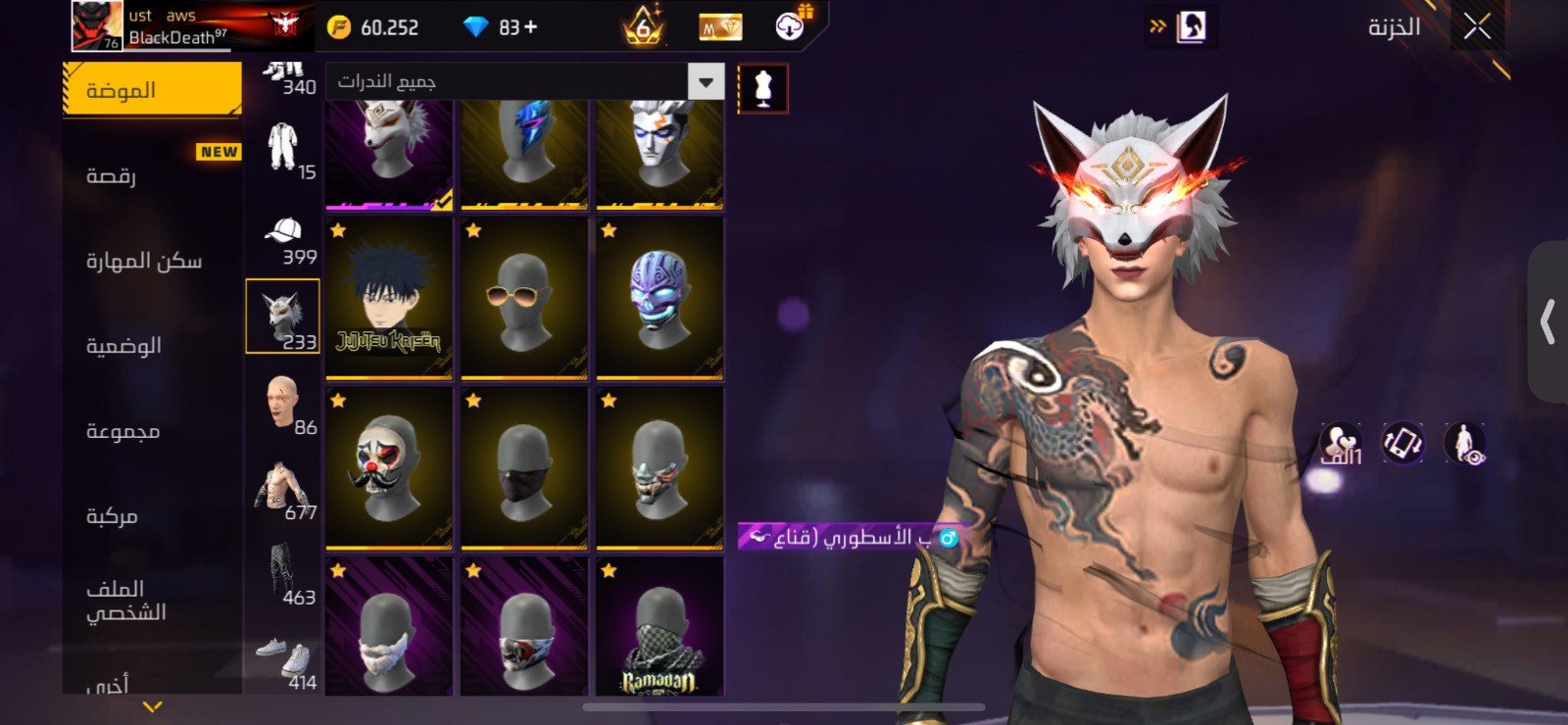This screenshot has width=1568, height=725.
Task: Choose the clown mask with mustache
Action: [x=389, y=467]
